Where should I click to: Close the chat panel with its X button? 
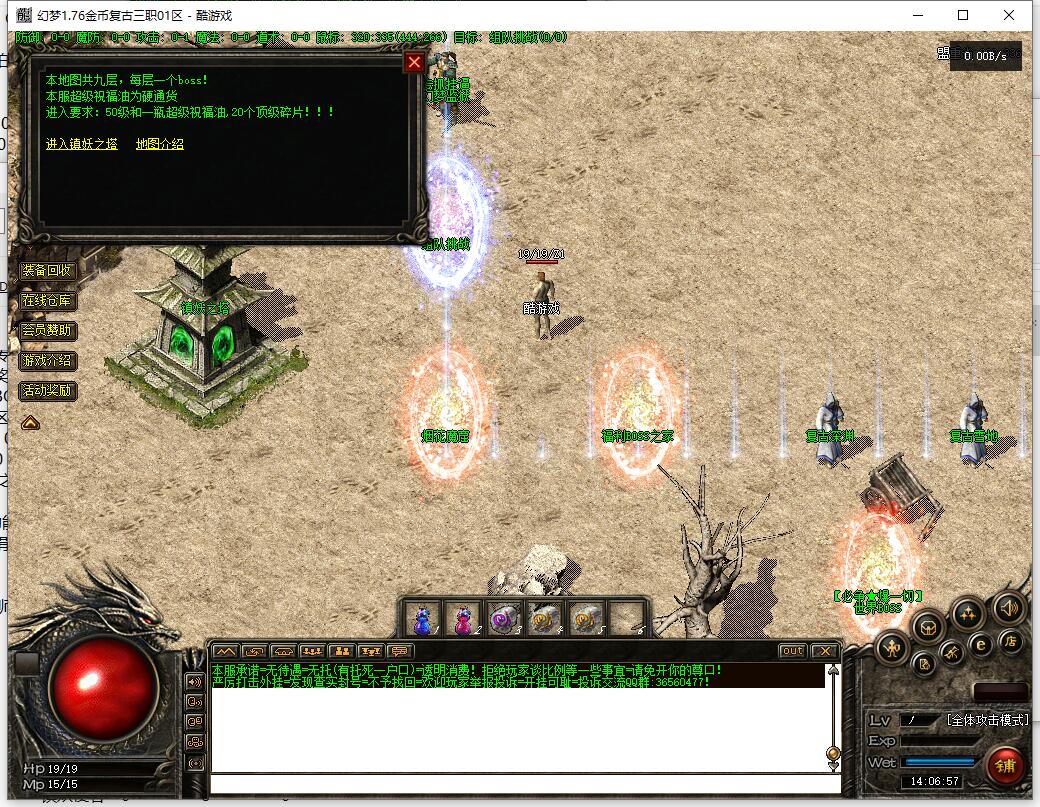point(823,651)
